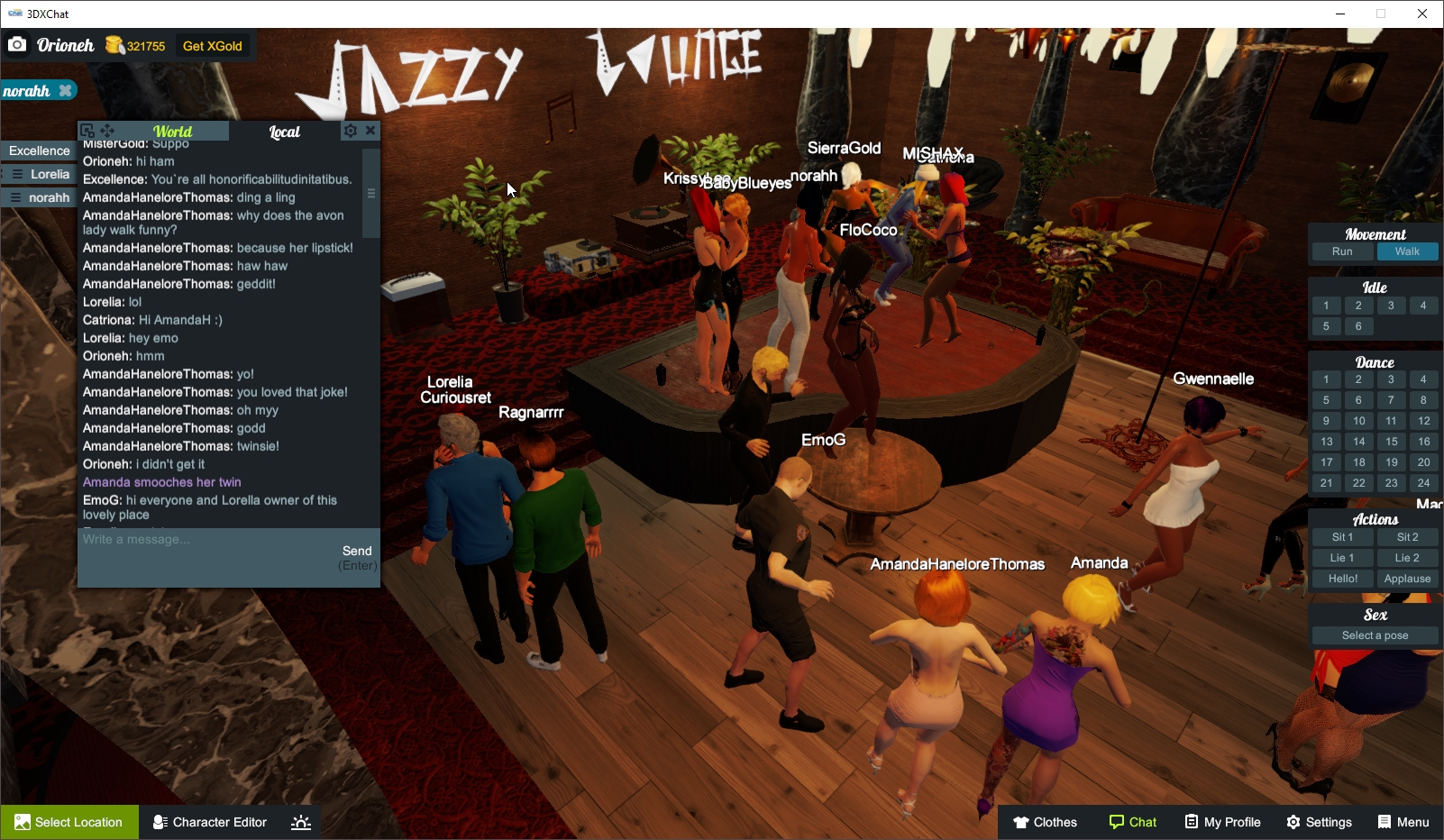The width and height of the screenshot is (1444, 840).
Task: Select Dance animation 12
Action: pos(1424,420)
